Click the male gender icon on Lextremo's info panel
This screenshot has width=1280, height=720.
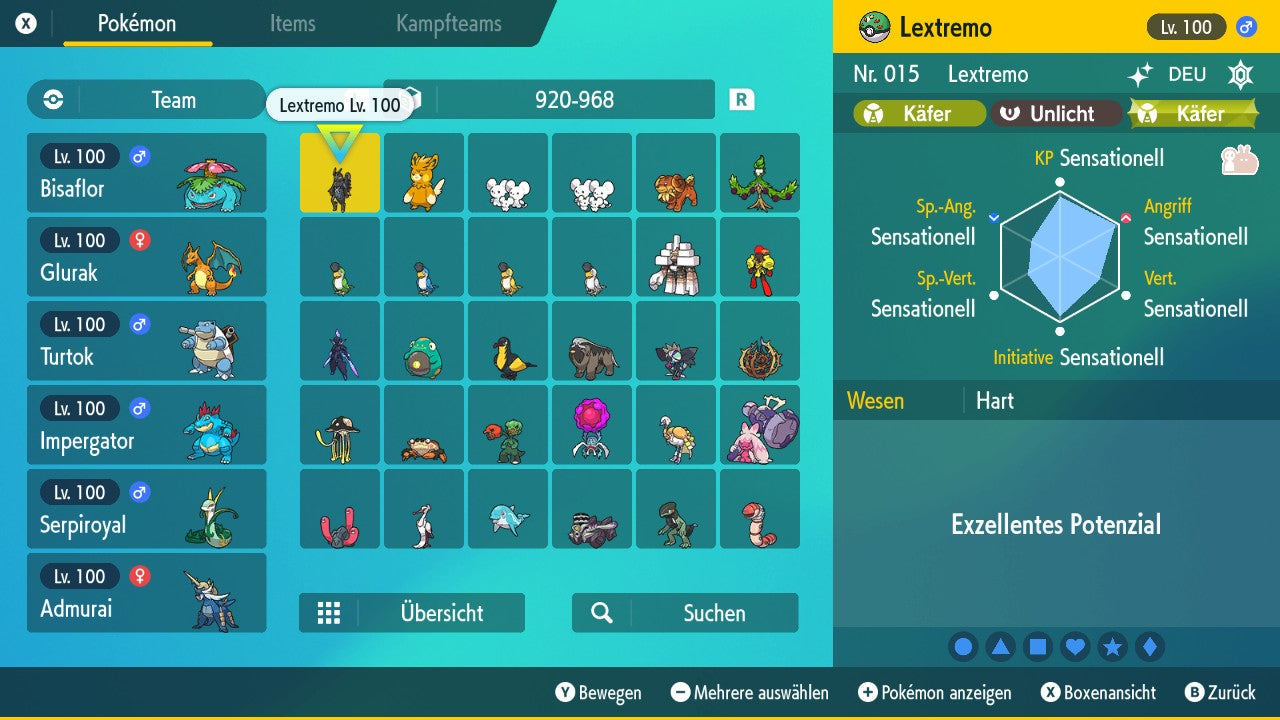[x=1247, y=26]
